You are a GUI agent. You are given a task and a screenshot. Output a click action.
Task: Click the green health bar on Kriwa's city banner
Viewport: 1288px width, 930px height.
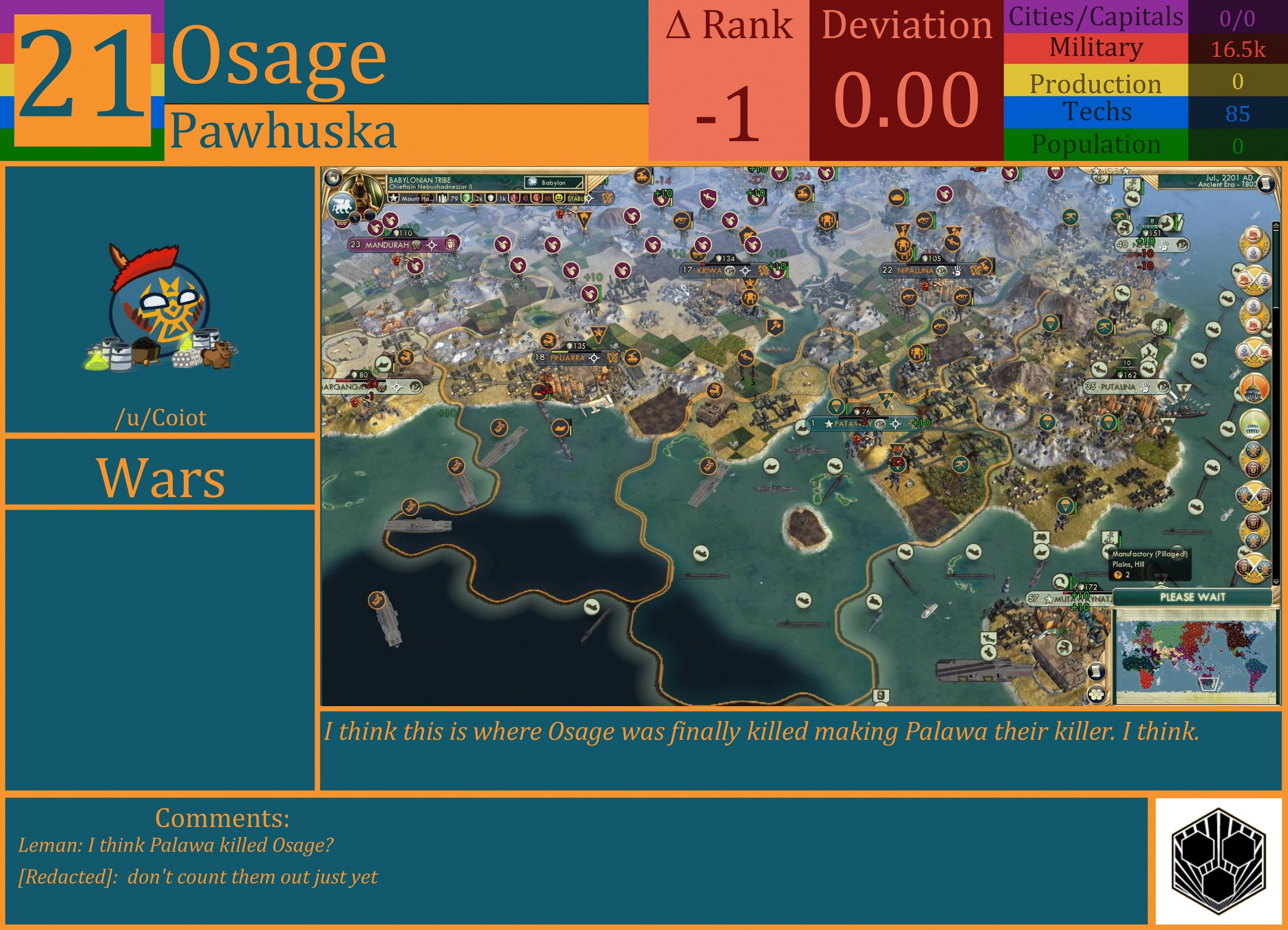725,264
